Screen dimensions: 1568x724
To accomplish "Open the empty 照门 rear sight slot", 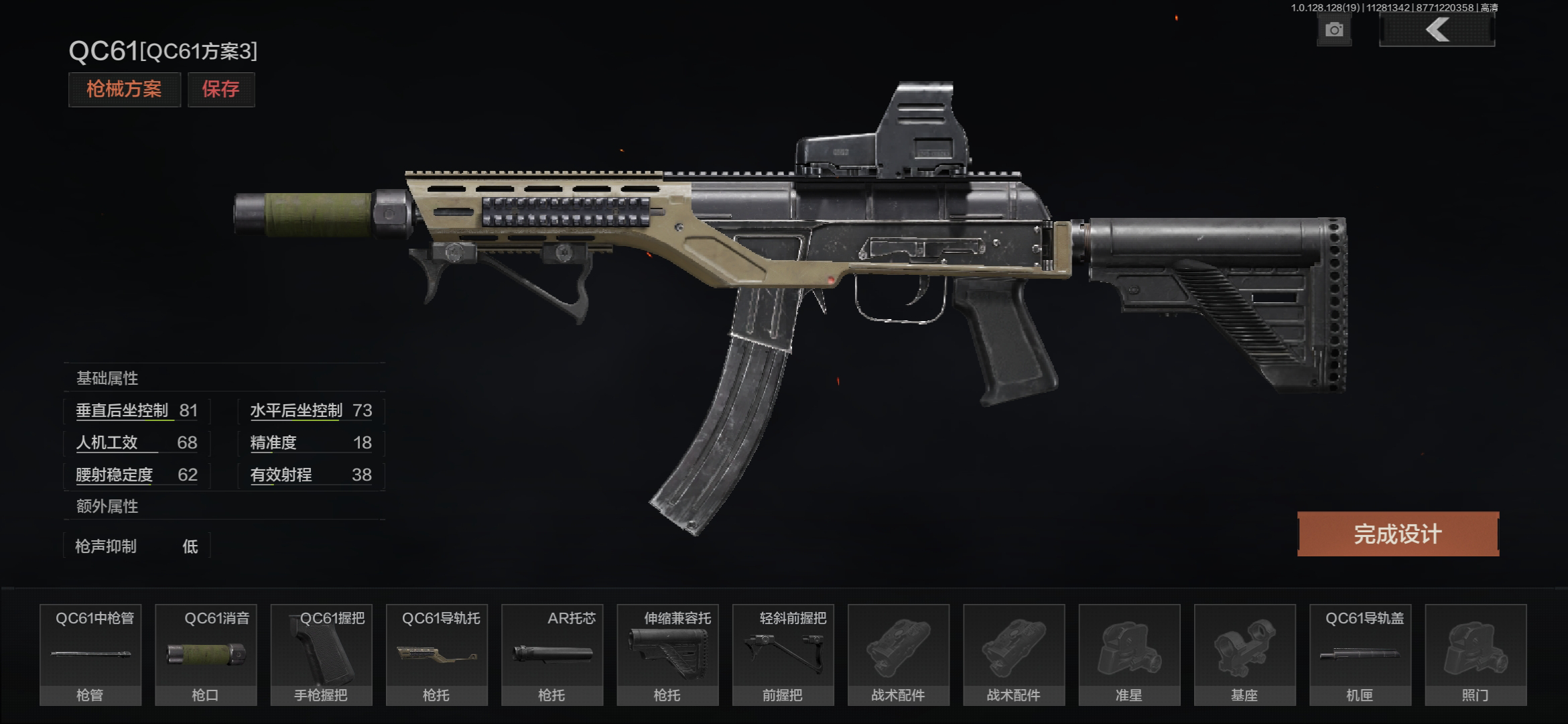I will [1476, 654].
